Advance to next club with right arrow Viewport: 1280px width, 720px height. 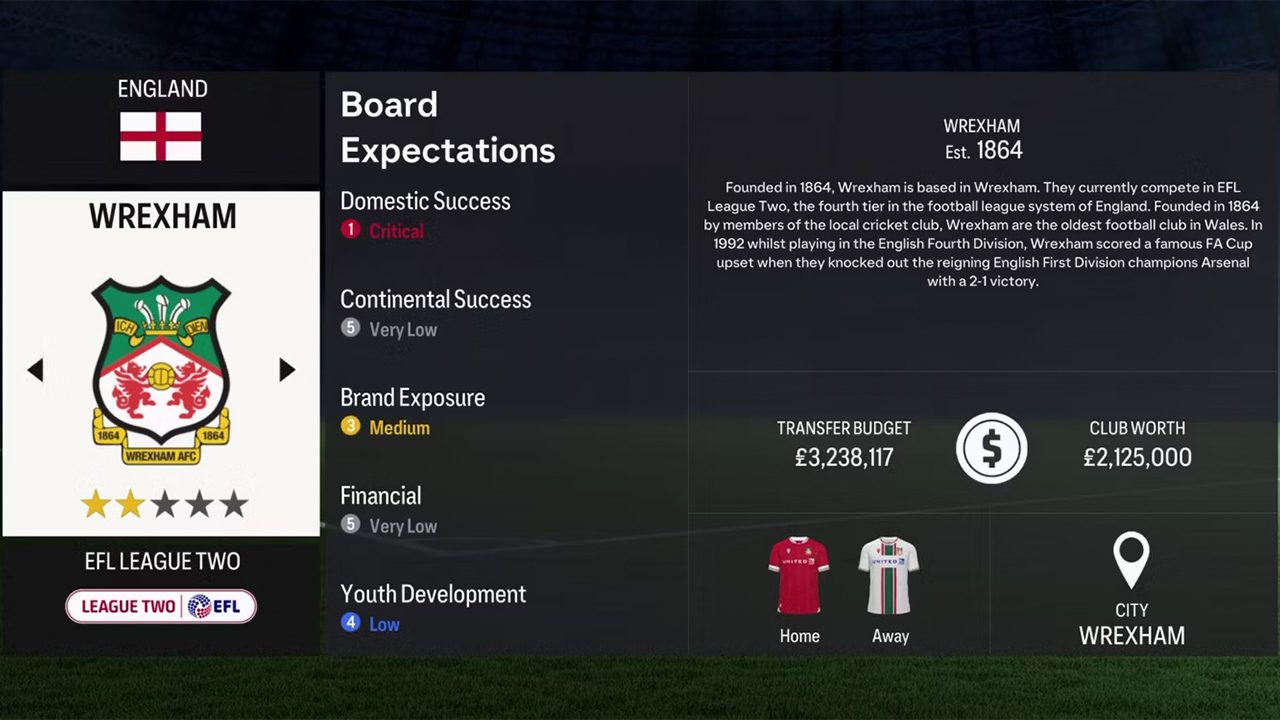[x=287, y=370]
